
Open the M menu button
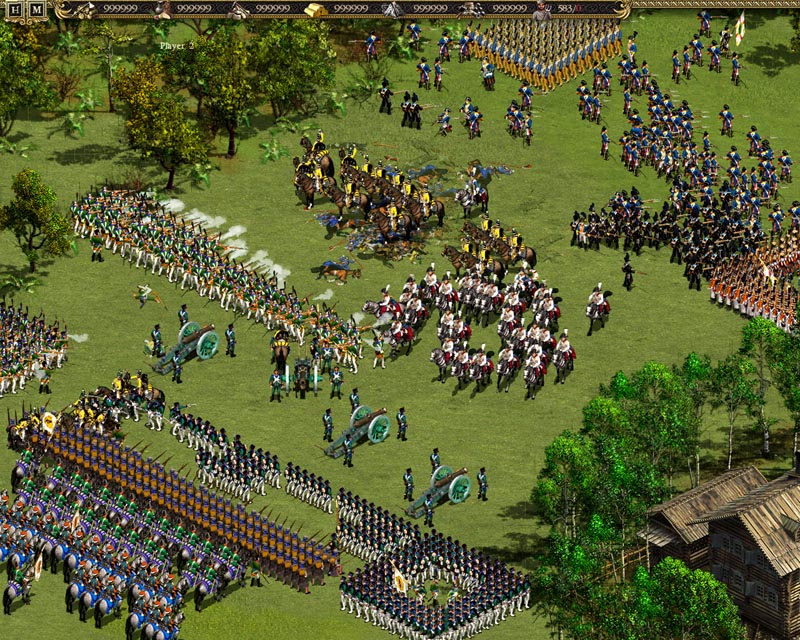coord(36,10)
